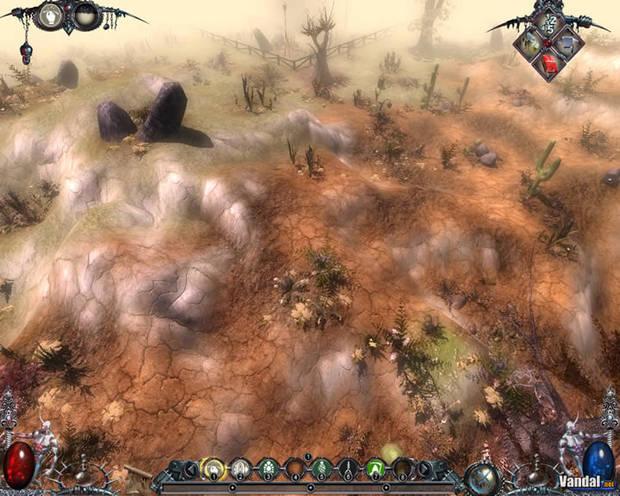Select the yellow-highlighted first hotbar skill

coord(212,467)
